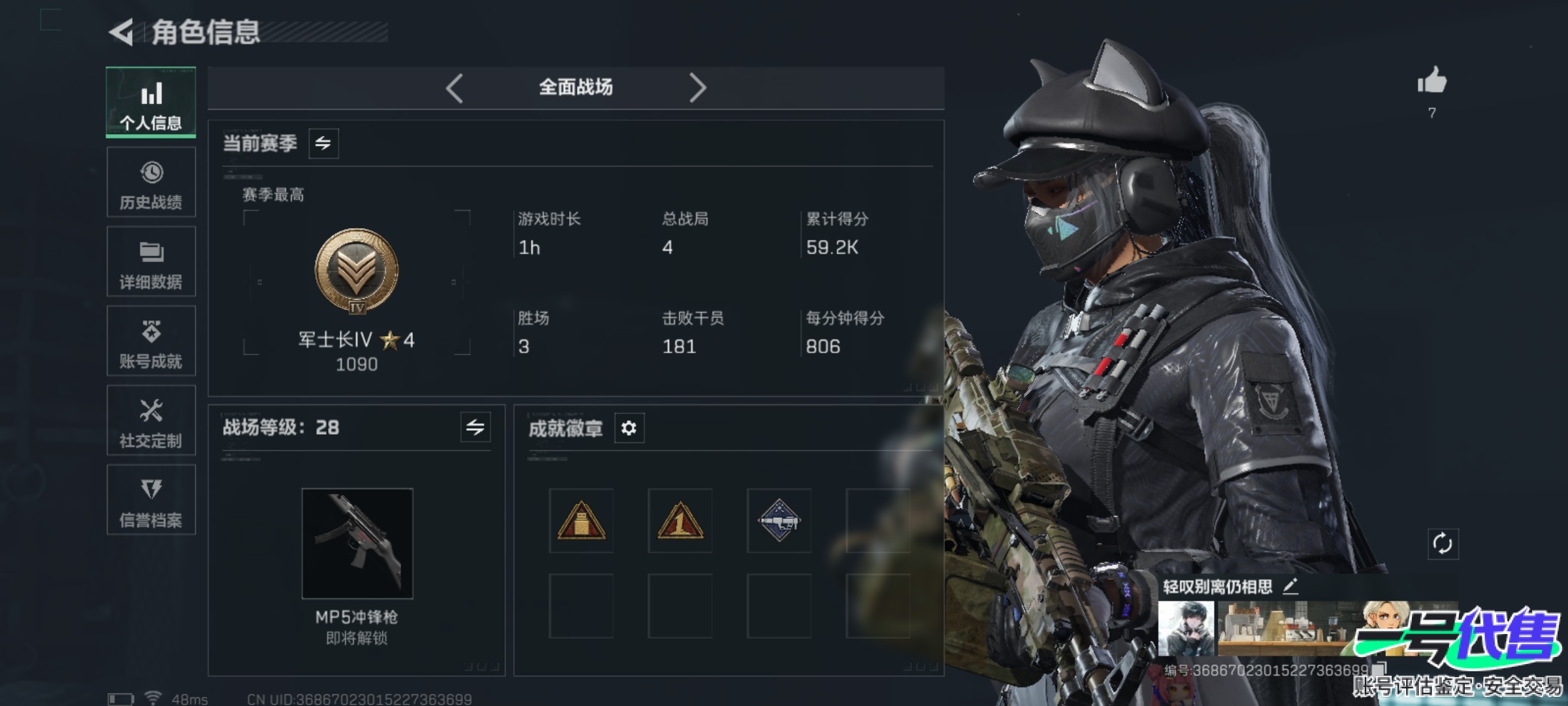Select the blue diamond weapon badge
1568x706 pixels.
[779, 521]
